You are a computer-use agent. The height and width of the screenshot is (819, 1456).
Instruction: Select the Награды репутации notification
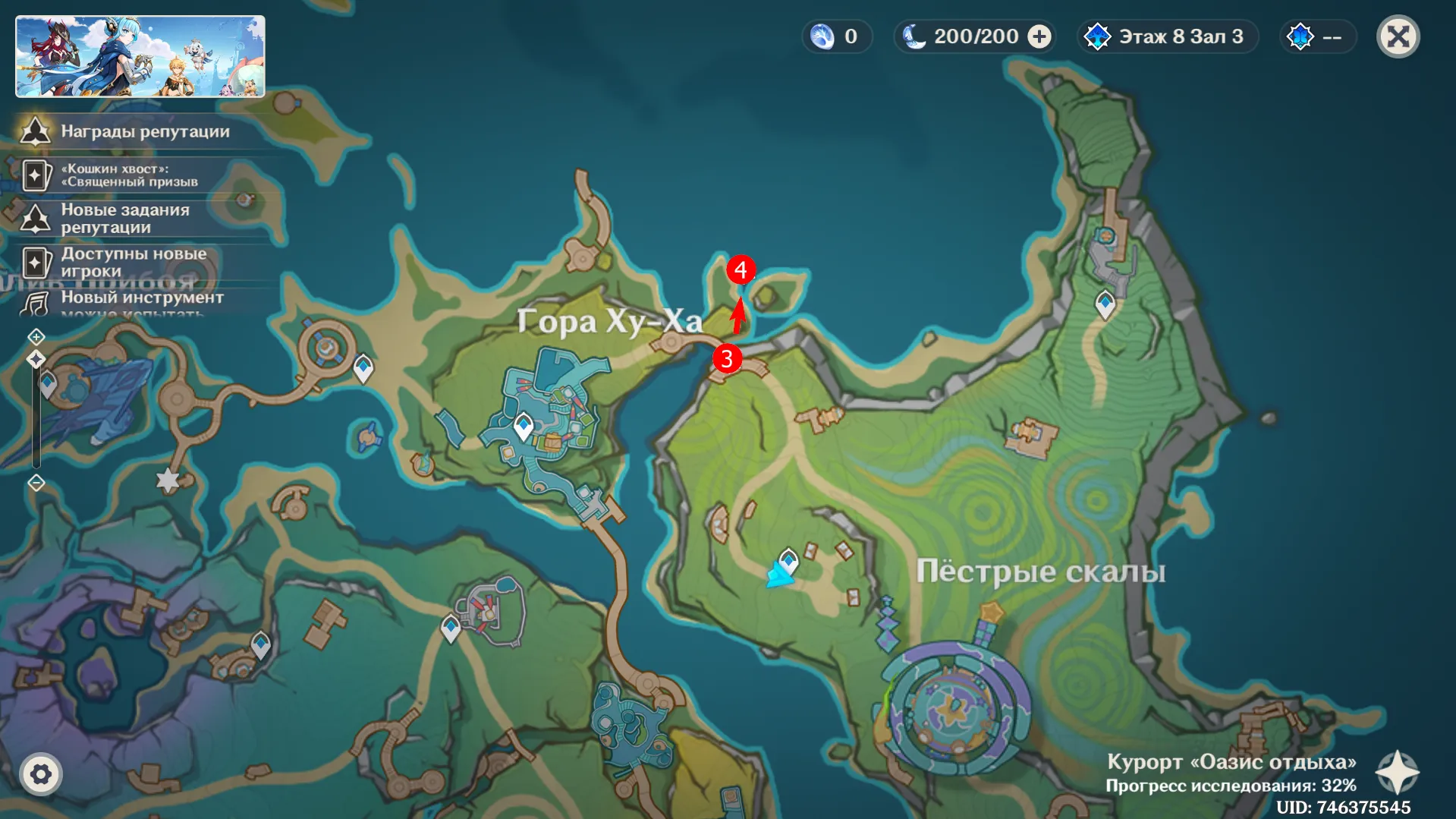pyautogui.click(x=144, y=131)
